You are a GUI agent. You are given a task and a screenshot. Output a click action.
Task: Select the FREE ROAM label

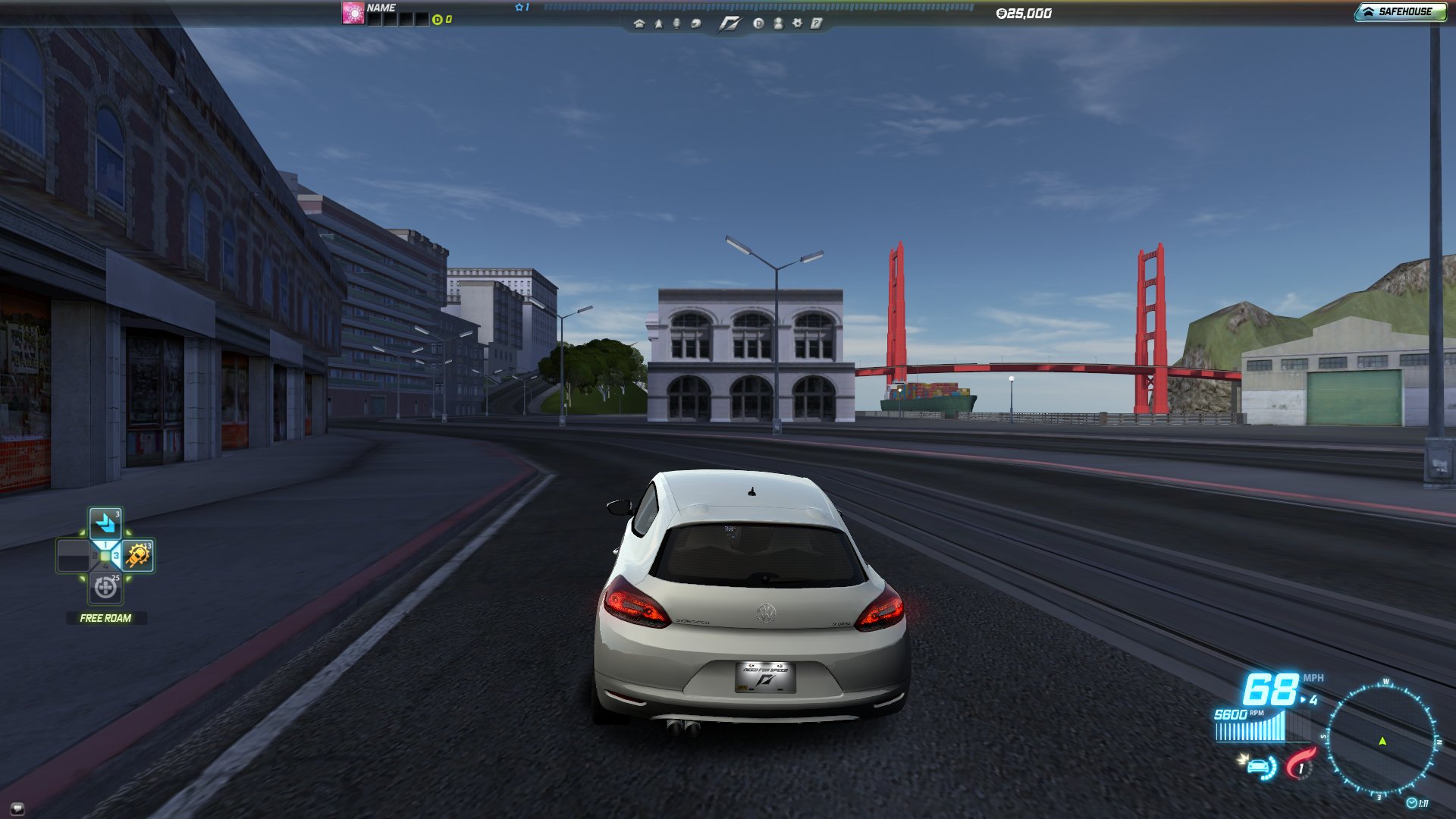click(x=105, y=618)
